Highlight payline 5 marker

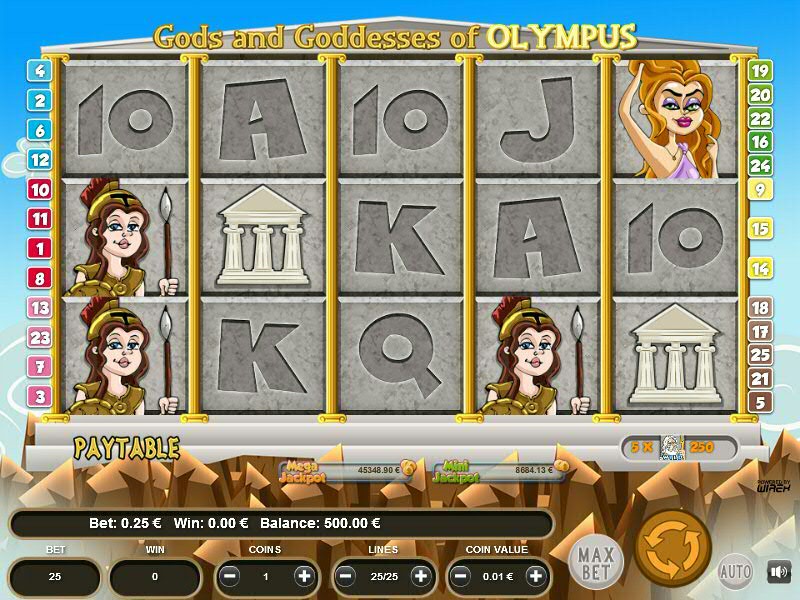pyautogui.click(x=760, y=403)
